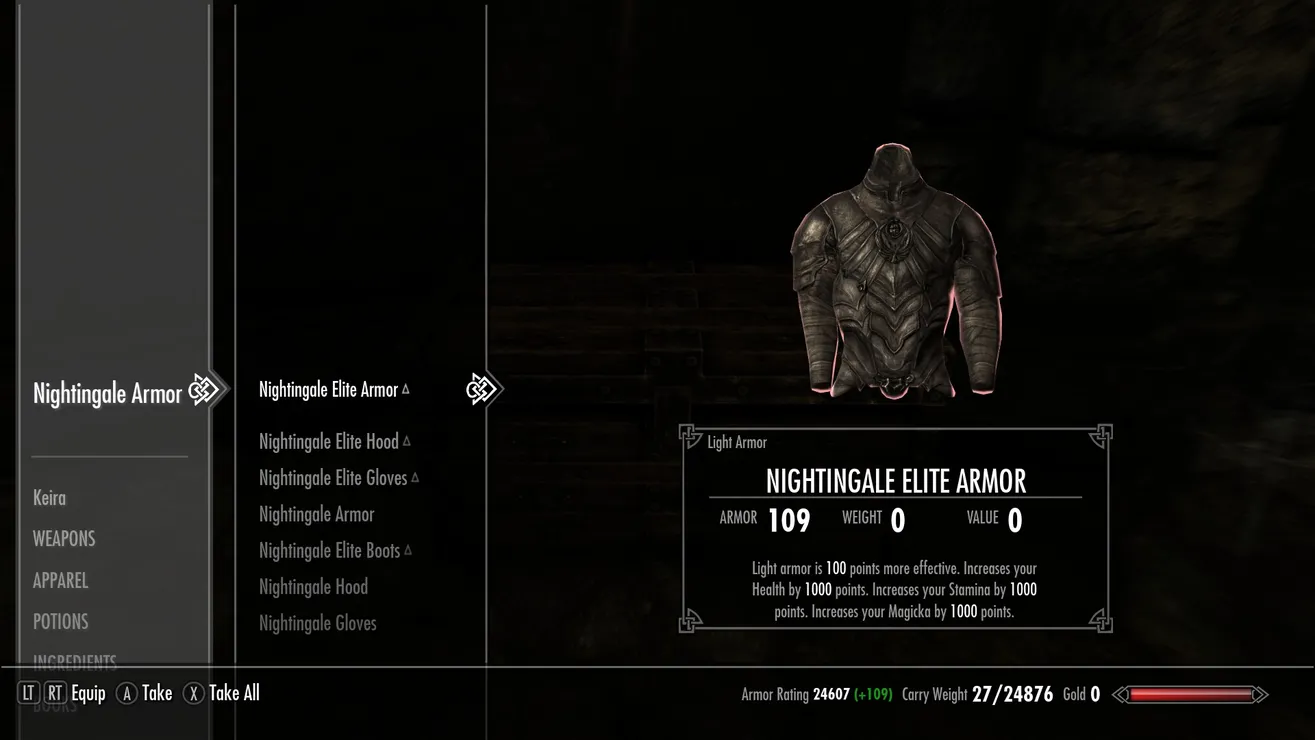Select Nightingale Elite Armor in the item list
Image resolution: width=1315 pixels, height=740 pixels.
pyautogui.click(x=328, y=390)
